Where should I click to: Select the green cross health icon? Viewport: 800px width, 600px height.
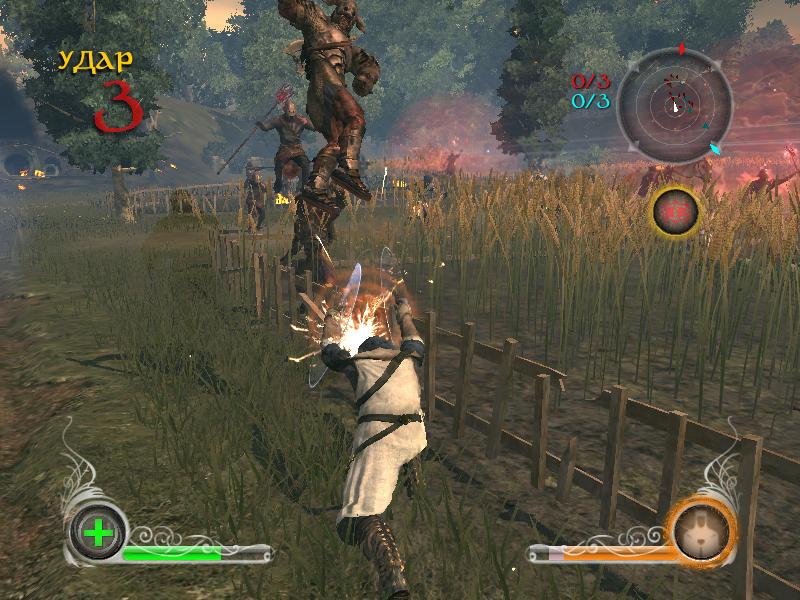click(x=98, y=533)
